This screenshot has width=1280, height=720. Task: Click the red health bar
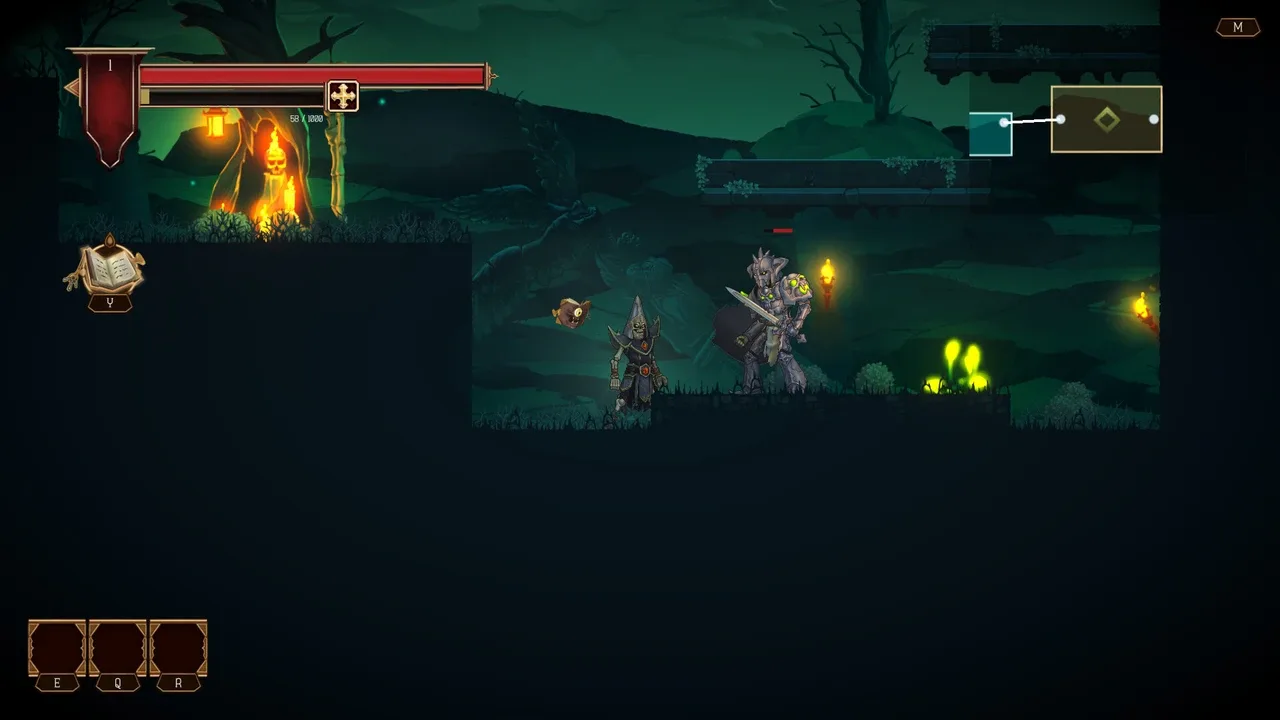point(300,75)
